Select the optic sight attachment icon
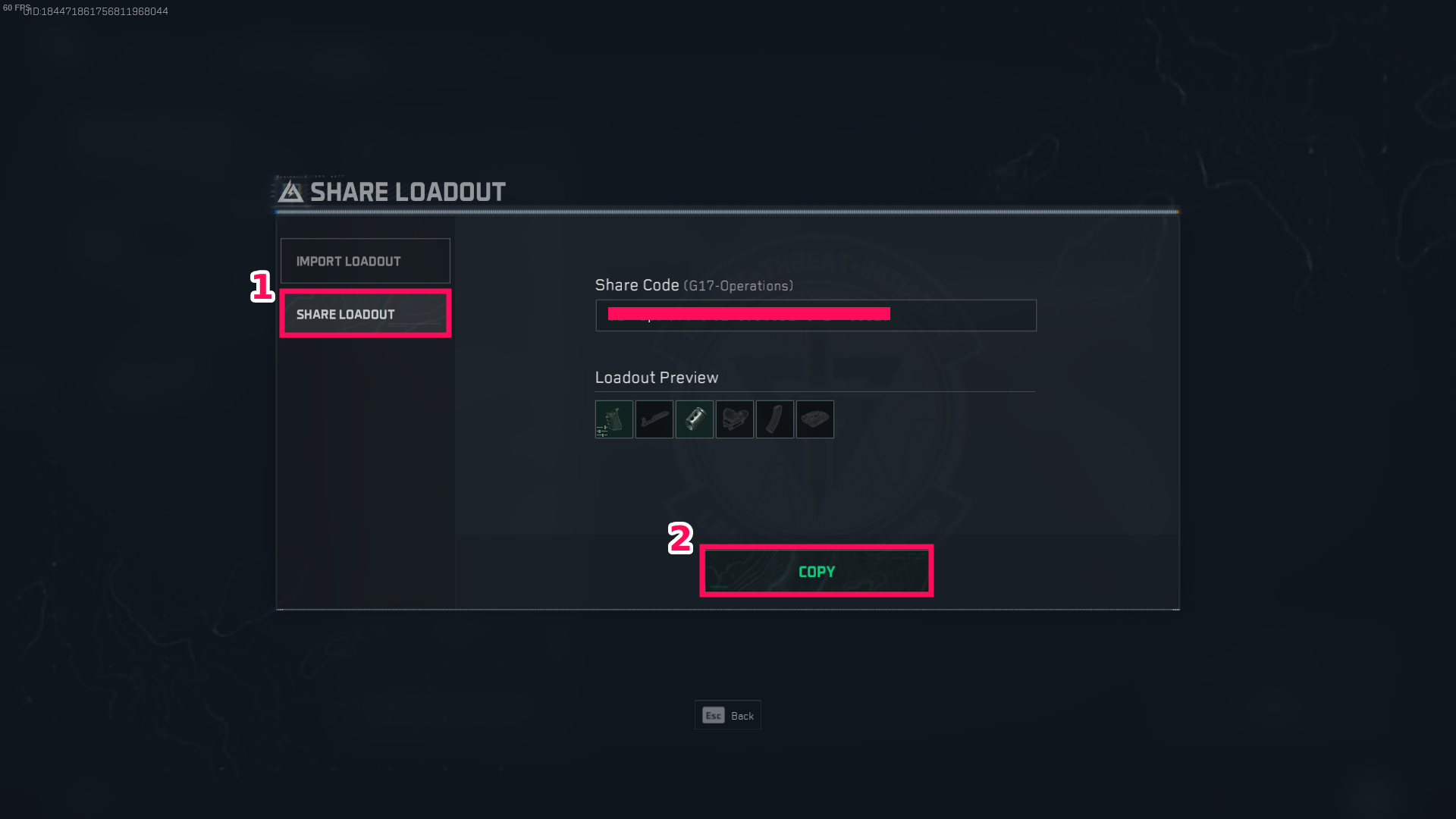This screenshot has height=819, width=1456. tap(735, 419)
